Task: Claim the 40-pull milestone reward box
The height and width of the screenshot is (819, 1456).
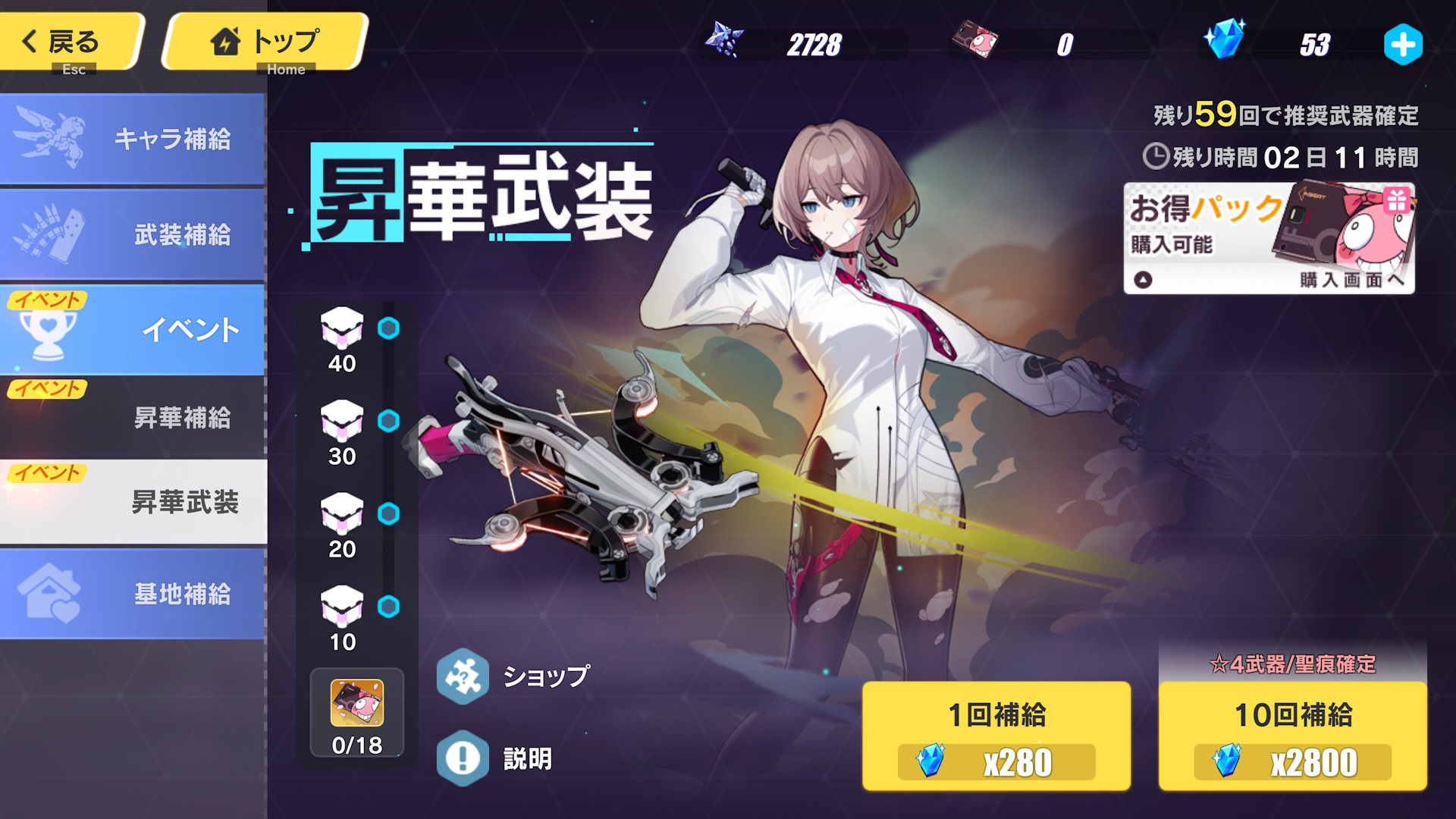Action: point(342,328)
